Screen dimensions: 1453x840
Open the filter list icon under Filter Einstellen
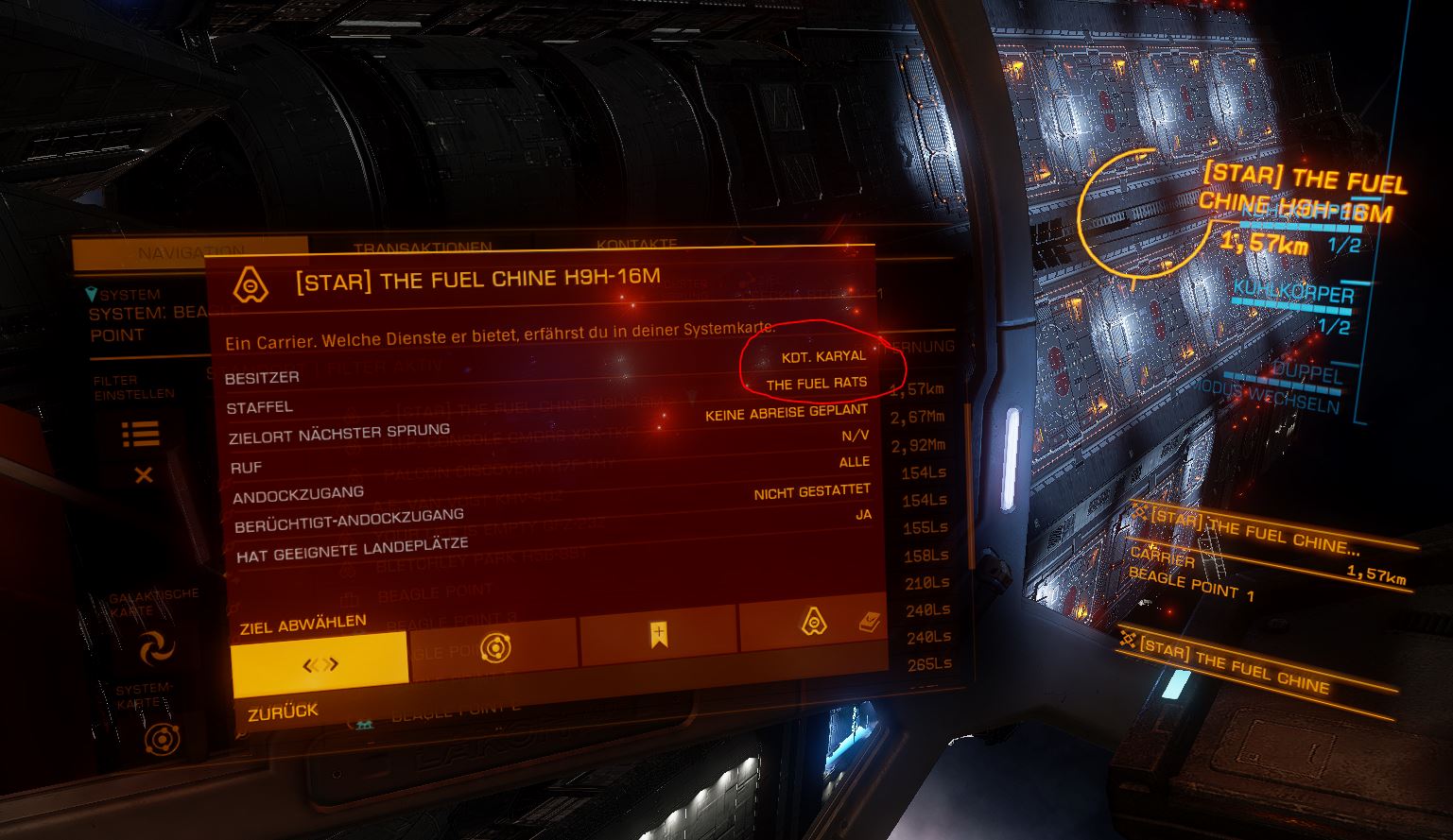140,434
